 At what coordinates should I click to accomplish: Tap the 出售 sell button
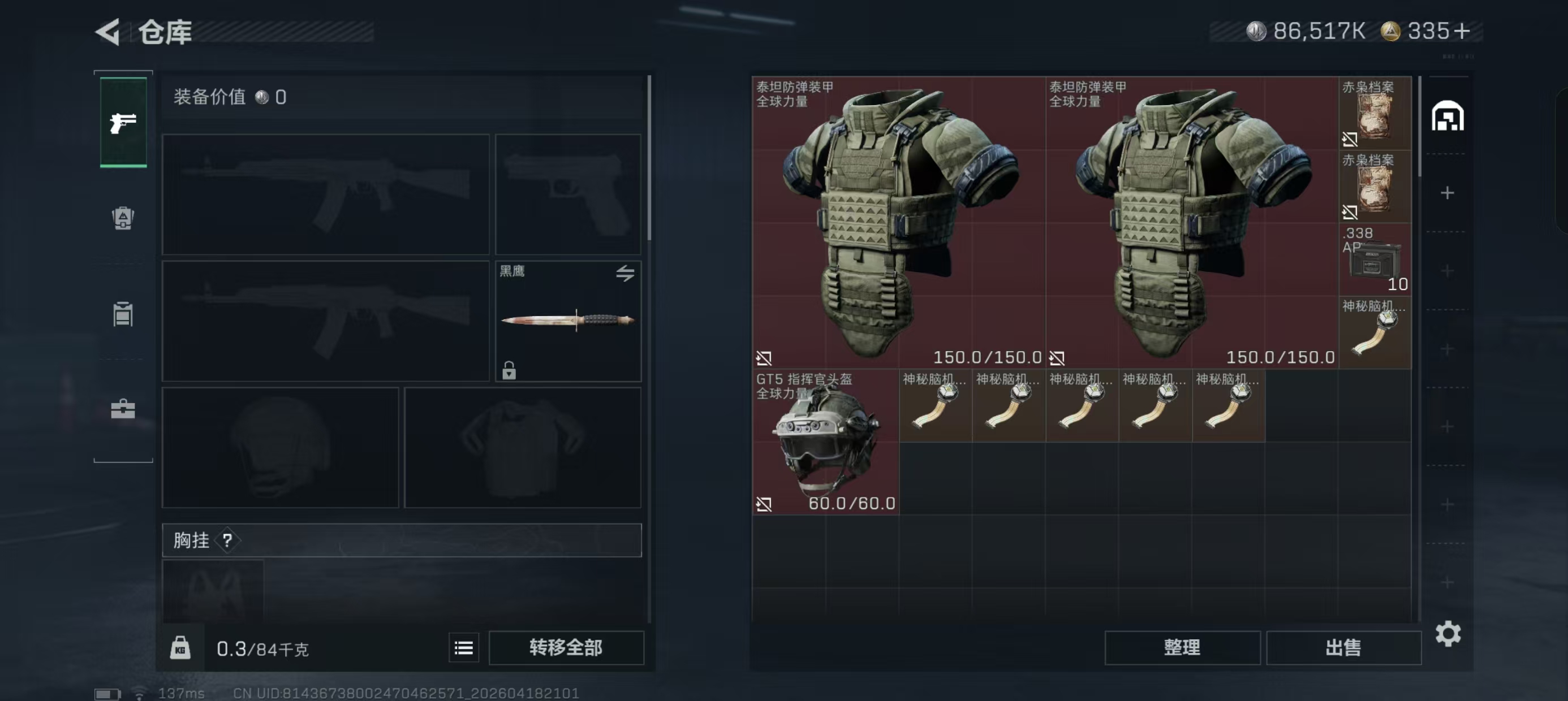(x=1343, y=647)
